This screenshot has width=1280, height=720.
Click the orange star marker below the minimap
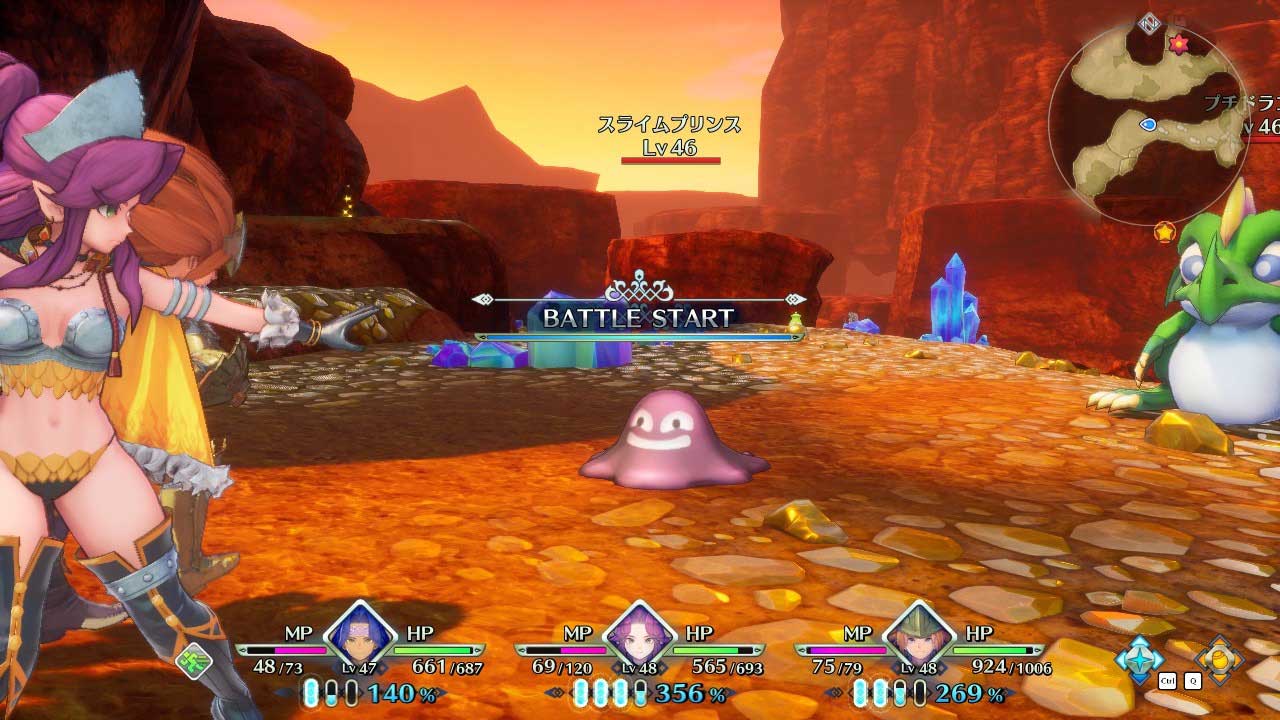point(1164,232)
